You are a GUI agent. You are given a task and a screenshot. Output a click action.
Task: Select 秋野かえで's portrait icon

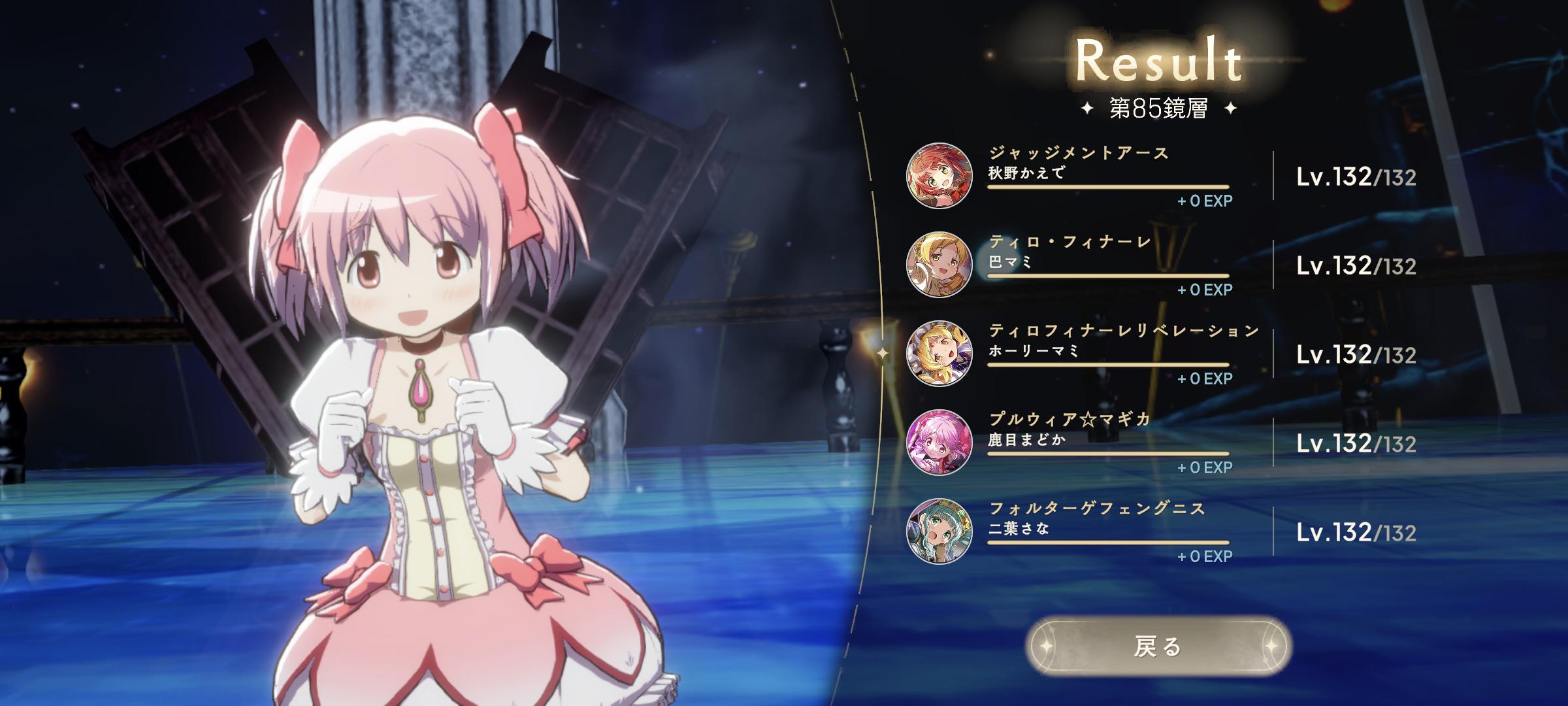(x=939, y=176)
